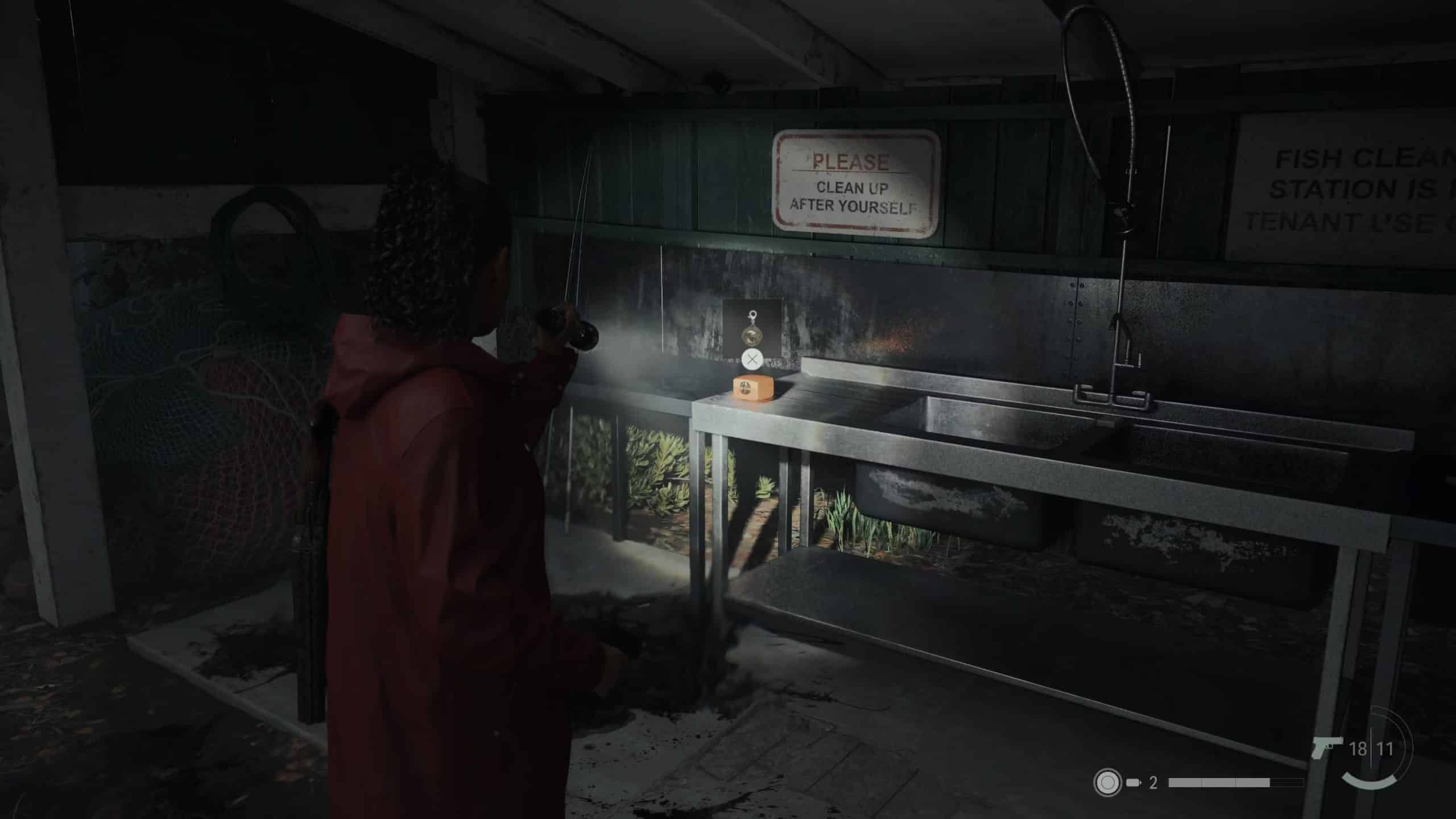Select the anchor emblem on the orange charm box
1456x819 pixels.
[x=745, y=388]
